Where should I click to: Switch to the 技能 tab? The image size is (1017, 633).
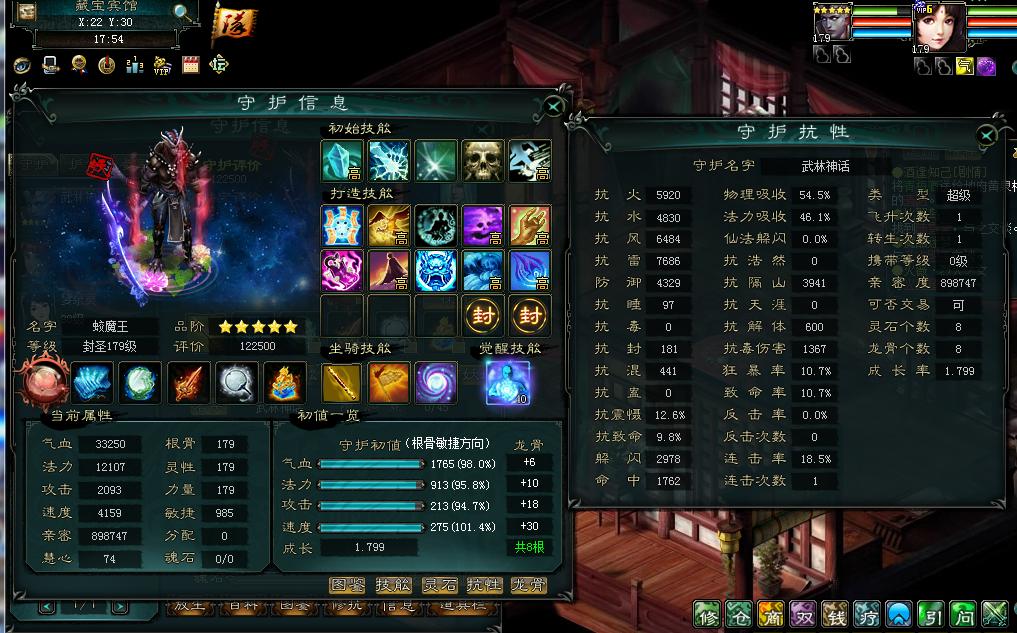(393, 585)
